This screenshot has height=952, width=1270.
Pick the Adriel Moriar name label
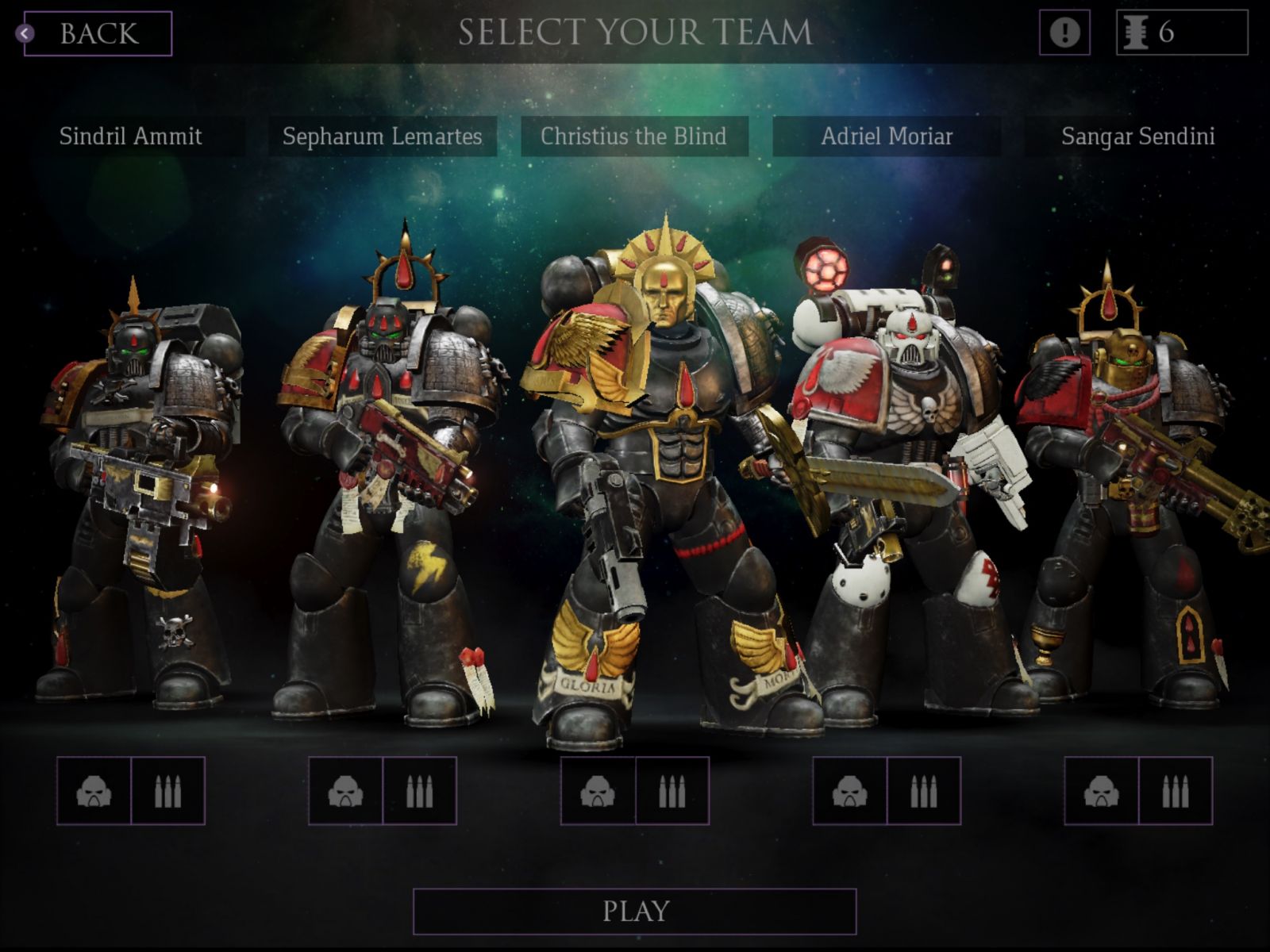coord(887,136)
